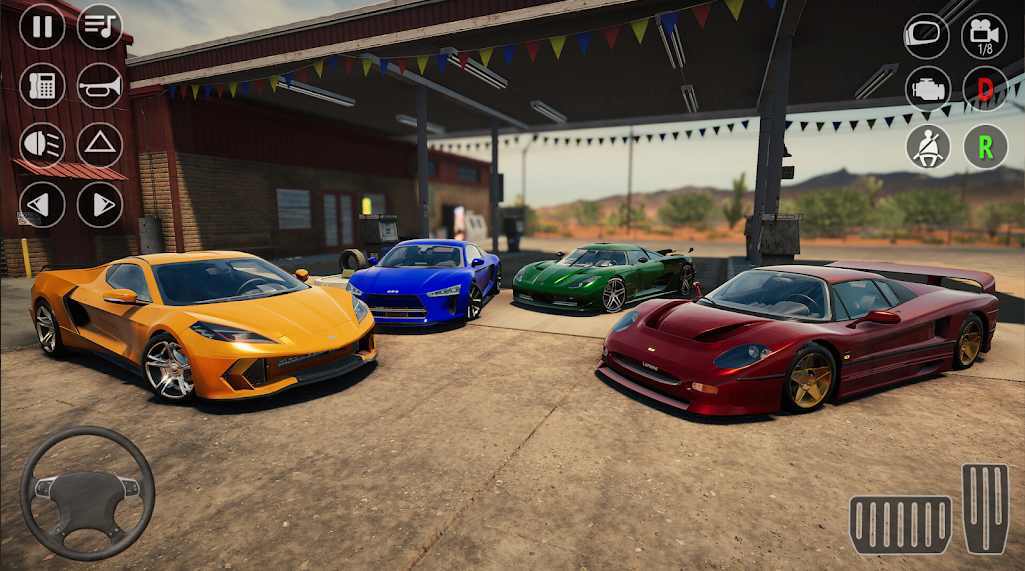This screenshot has width=1025, height=571.
Task: Tap the steering wheel control
Action: (87, 493)
